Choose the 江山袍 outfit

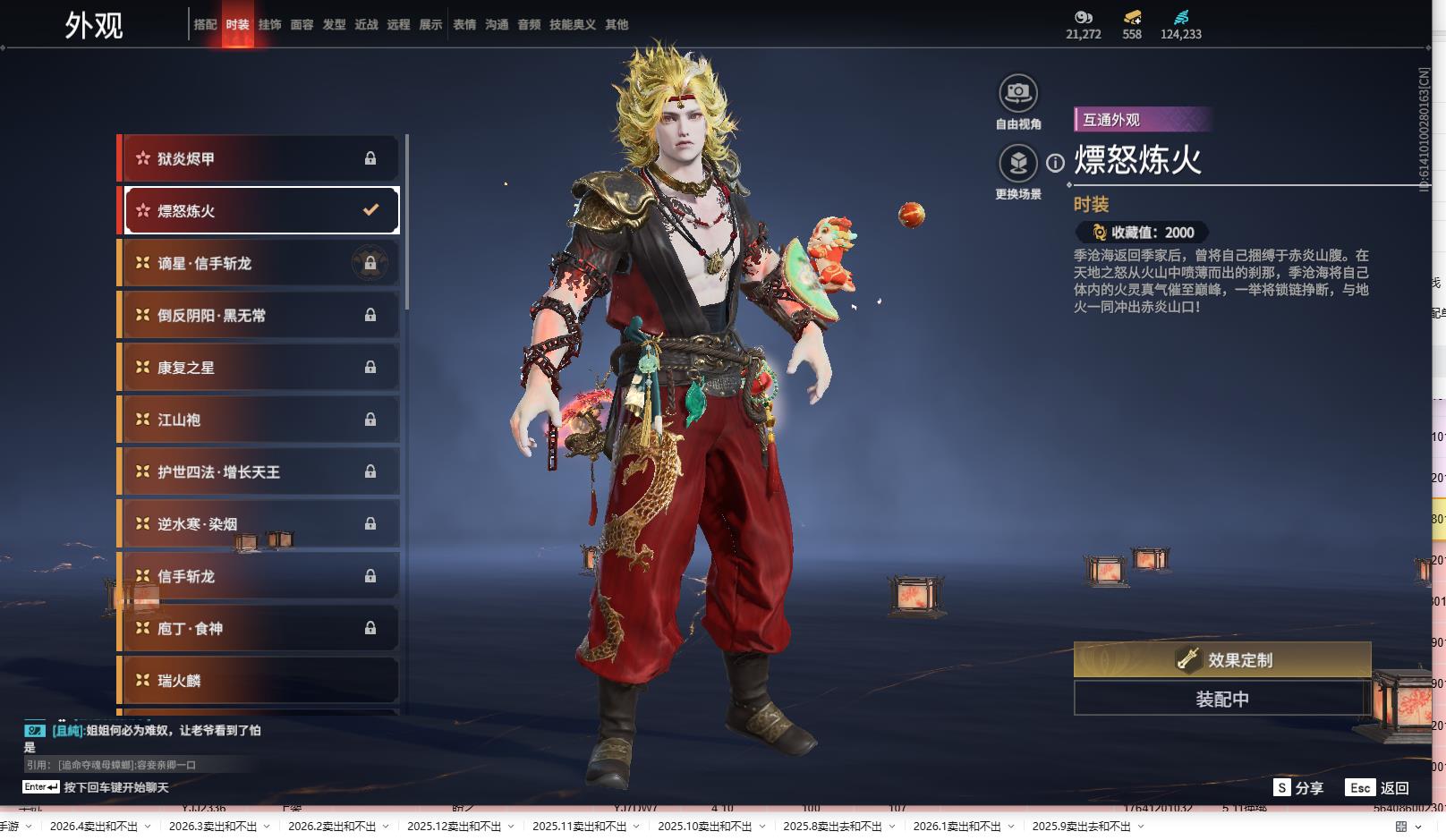click(259, 420)
